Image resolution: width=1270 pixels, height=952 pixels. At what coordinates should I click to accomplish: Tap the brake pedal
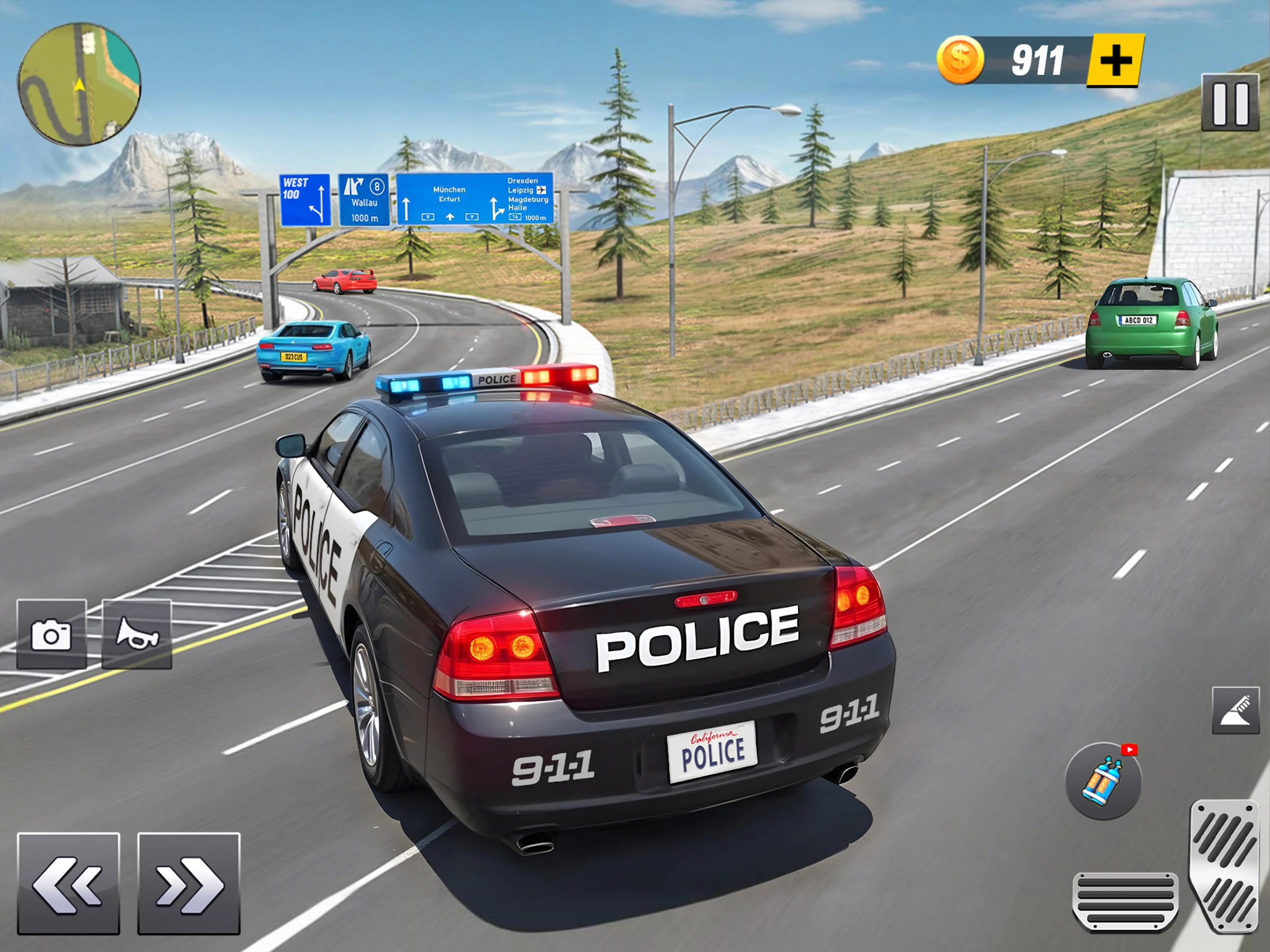[1125, 901]
